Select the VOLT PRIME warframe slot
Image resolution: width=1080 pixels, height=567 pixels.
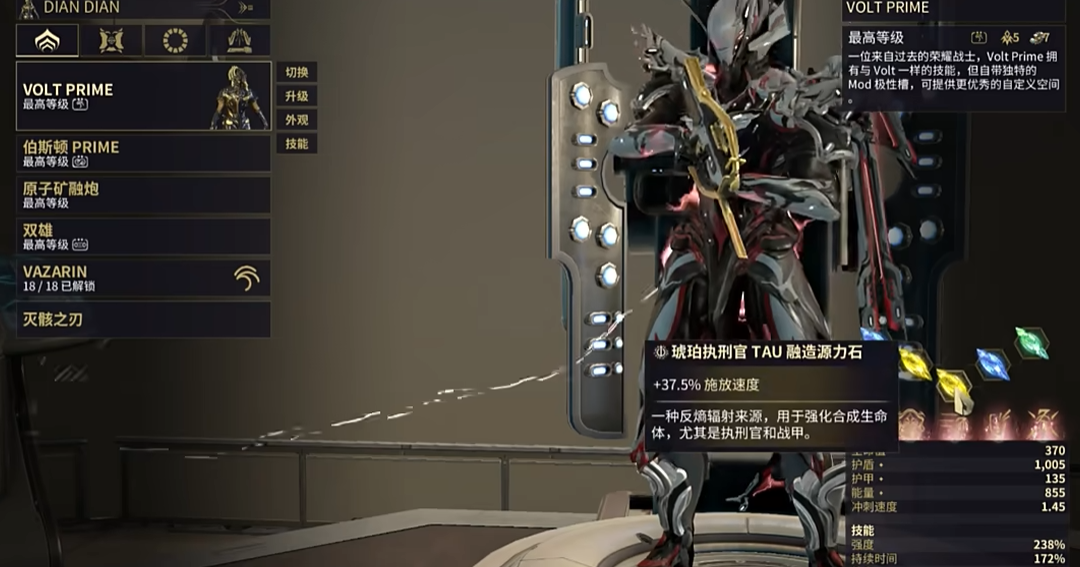(143, 96)
